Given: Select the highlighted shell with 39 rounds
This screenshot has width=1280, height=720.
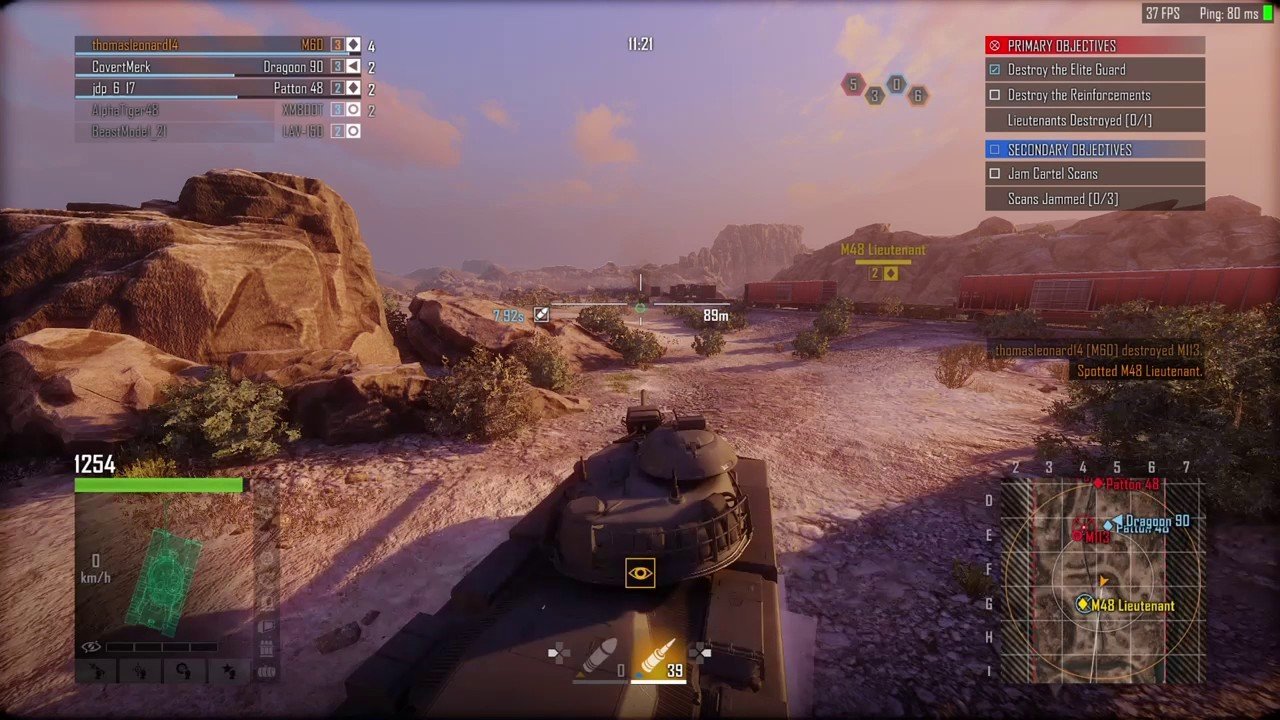Looking at the screenshot, I should click(x=657, y=657).
